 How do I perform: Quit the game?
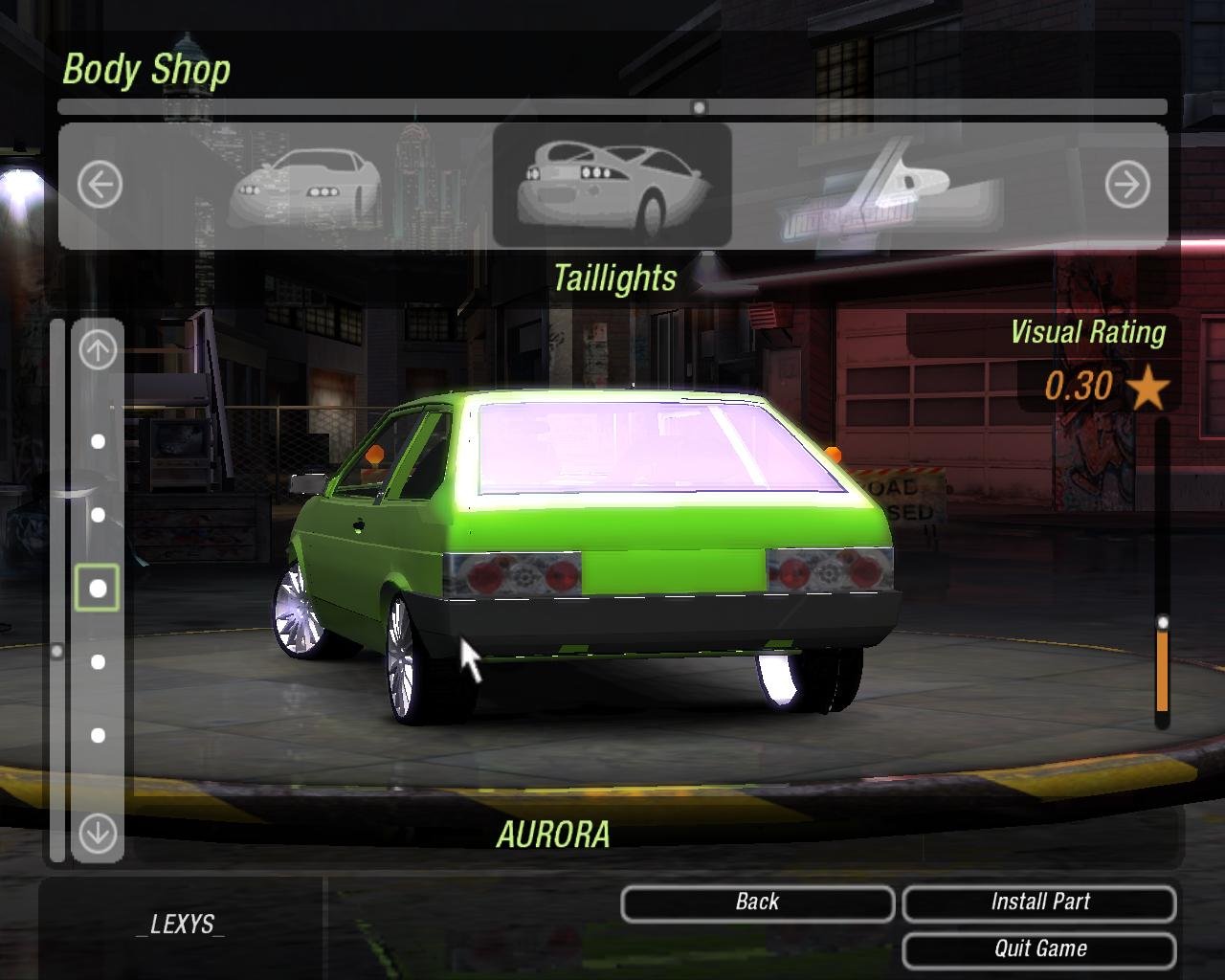tap(1039, 949)
